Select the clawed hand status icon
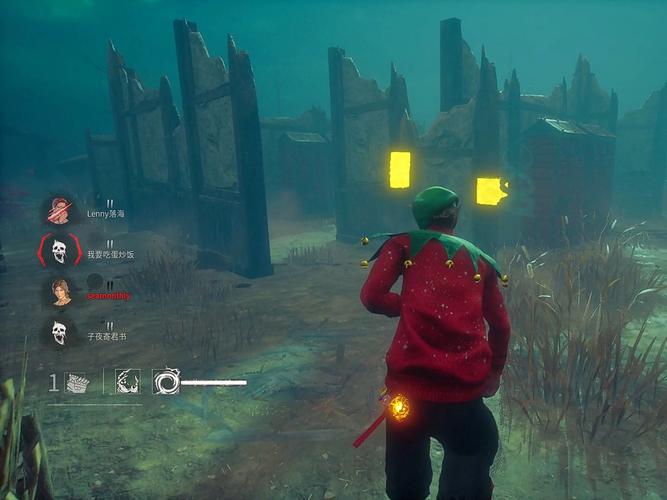The height and width of the screenshot is (500, 667). pyautogui.click(x=127, y=381)
